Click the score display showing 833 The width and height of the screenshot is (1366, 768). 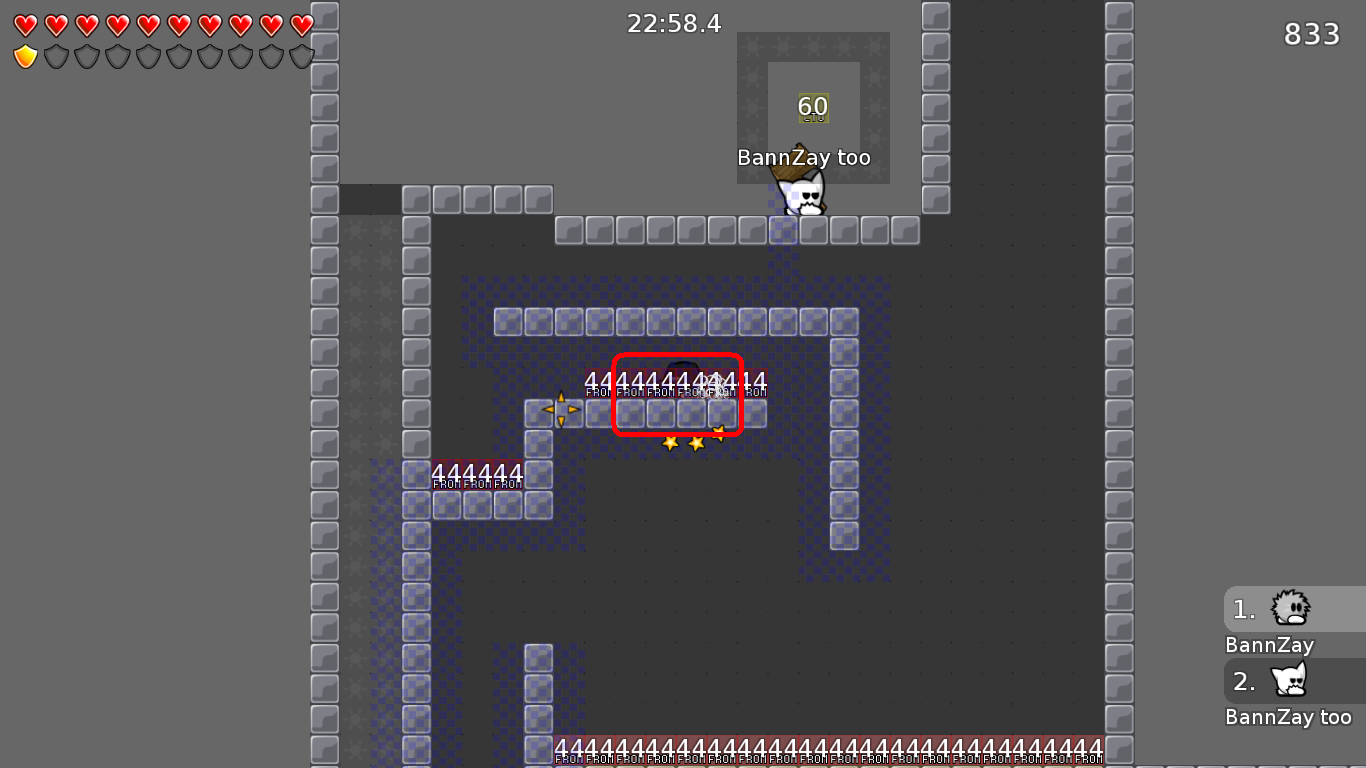click(x=1311, y=34)
